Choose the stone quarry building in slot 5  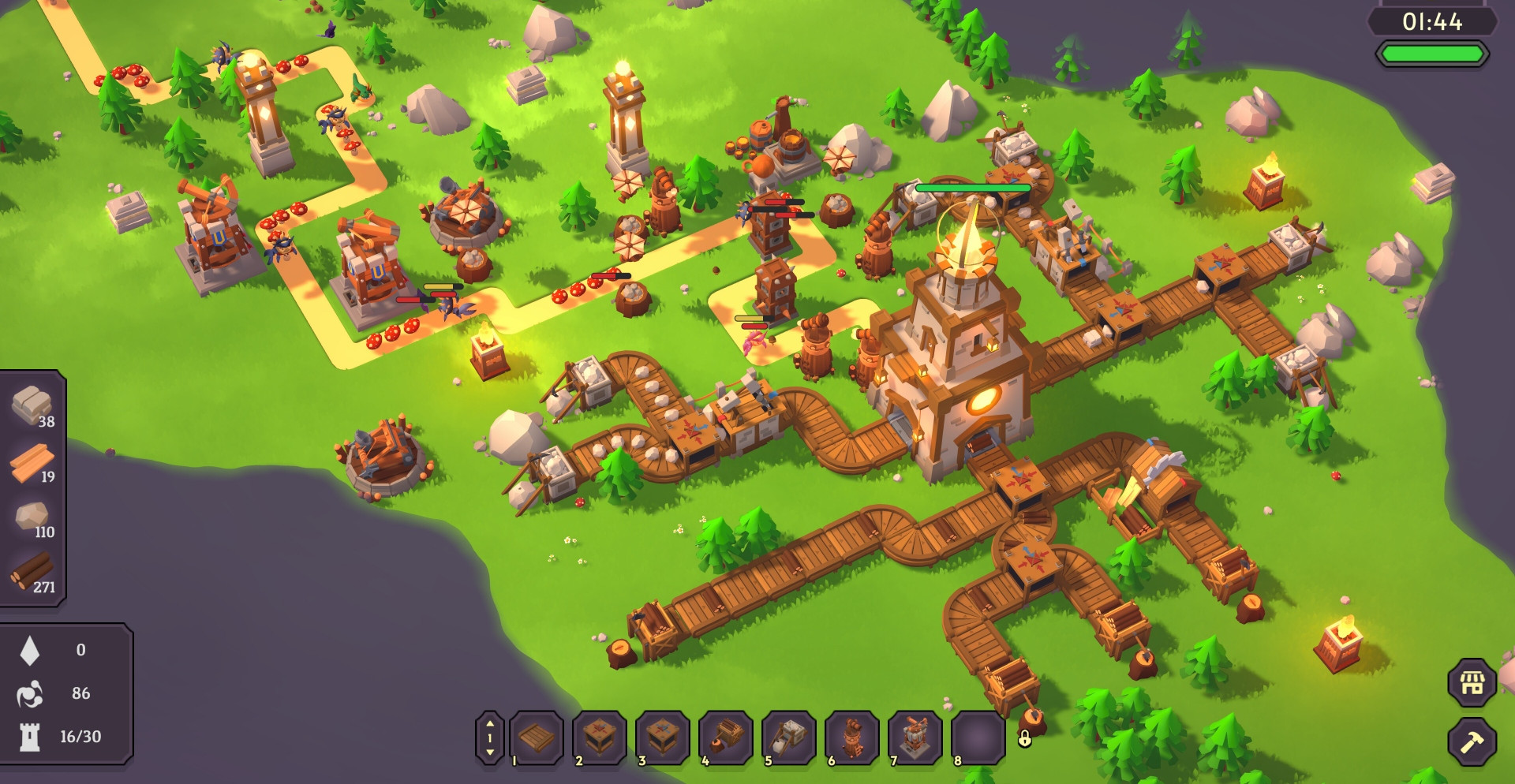(789, 738)
